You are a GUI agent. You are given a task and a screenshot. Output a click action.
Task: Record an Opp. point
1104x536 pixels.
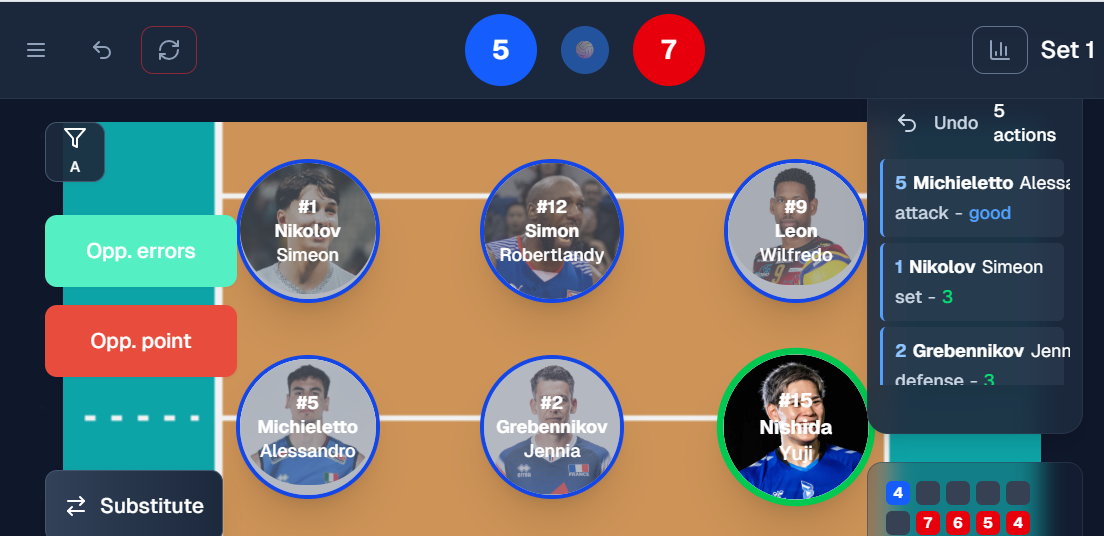pyautogui.click(x=141, y=341)
